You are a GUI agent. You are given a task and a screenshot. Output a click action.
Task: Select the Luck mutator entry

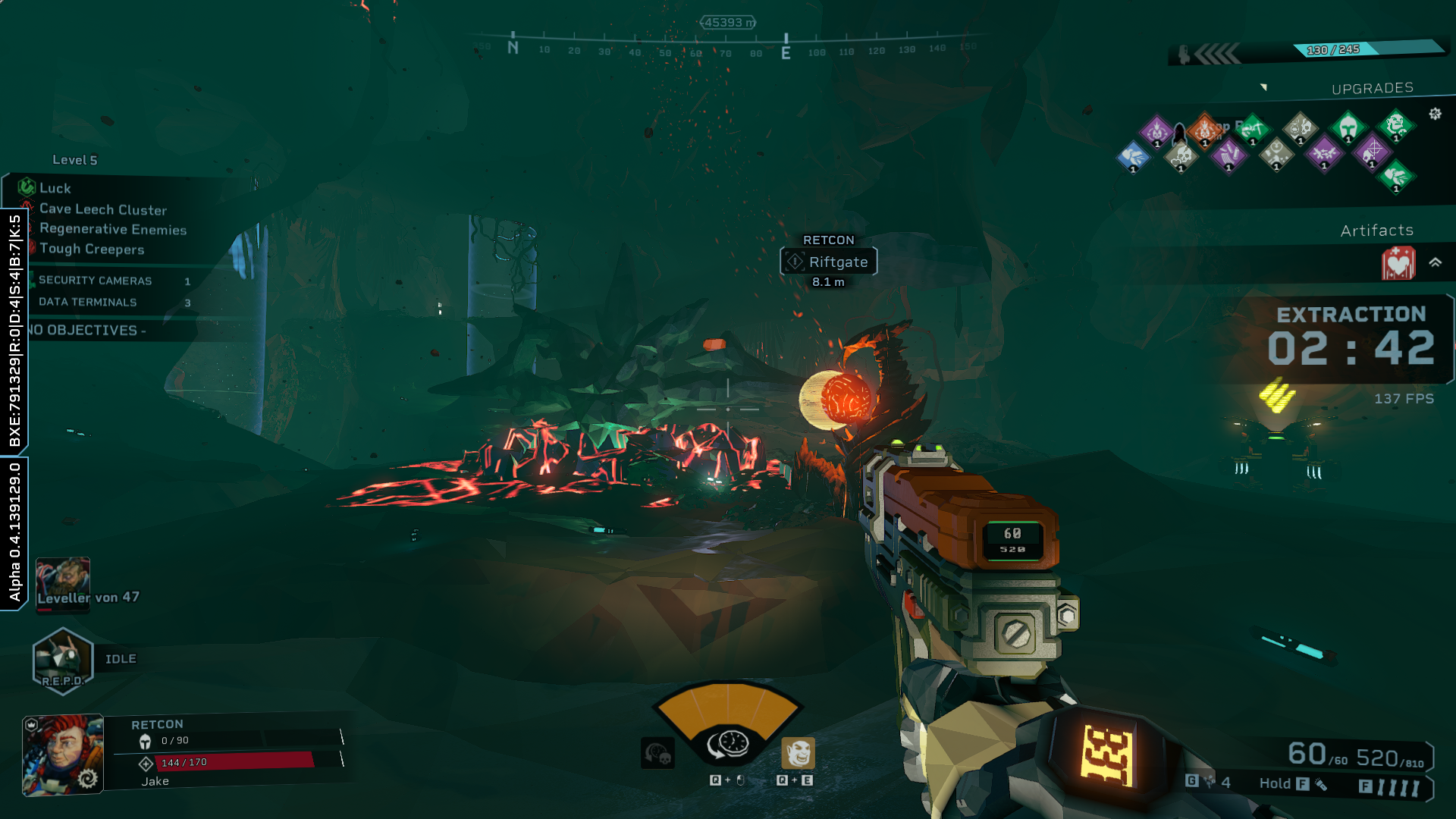click(55, 188)
